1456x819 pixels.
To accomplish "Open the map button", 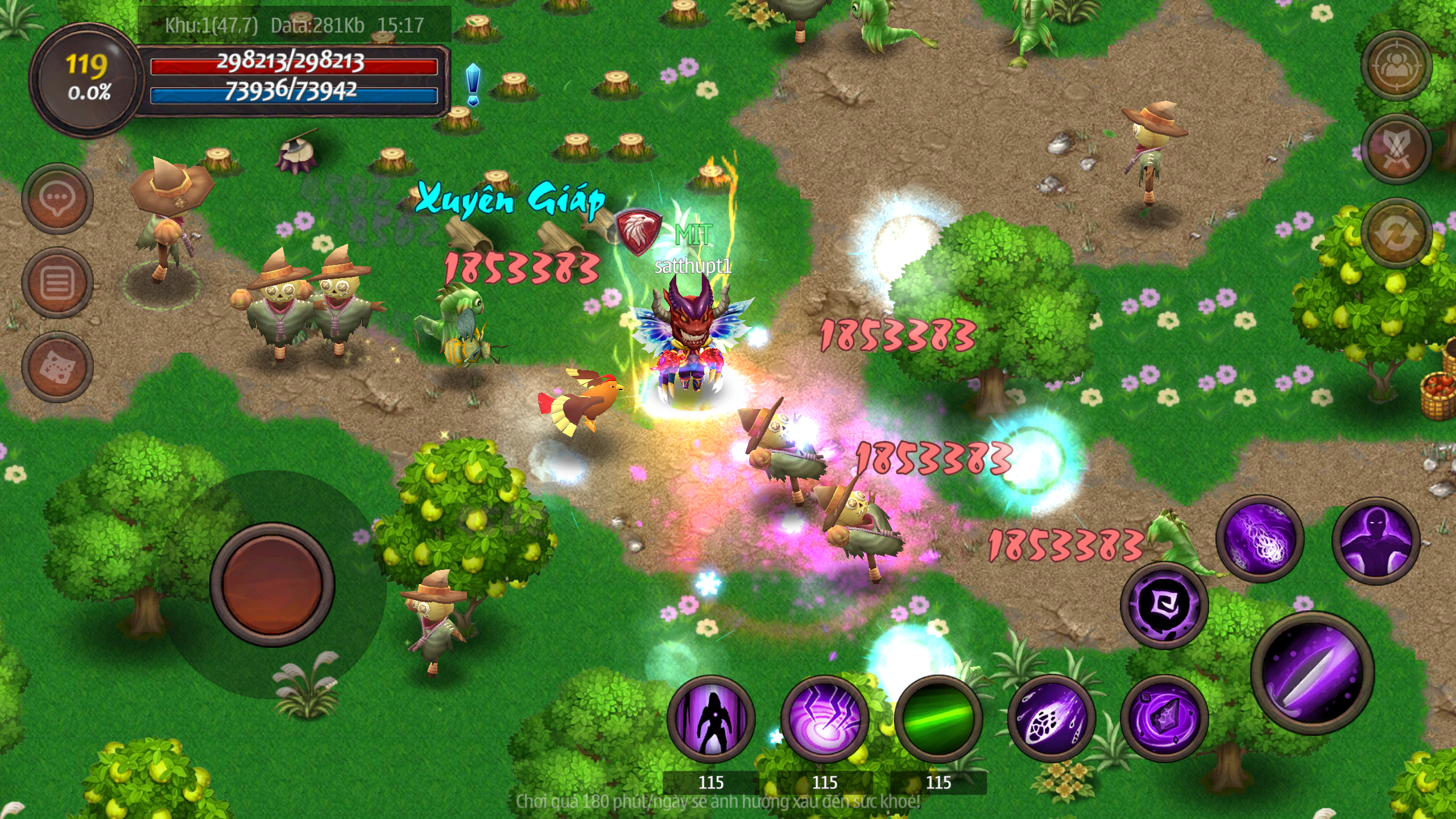I will (57, 367).
